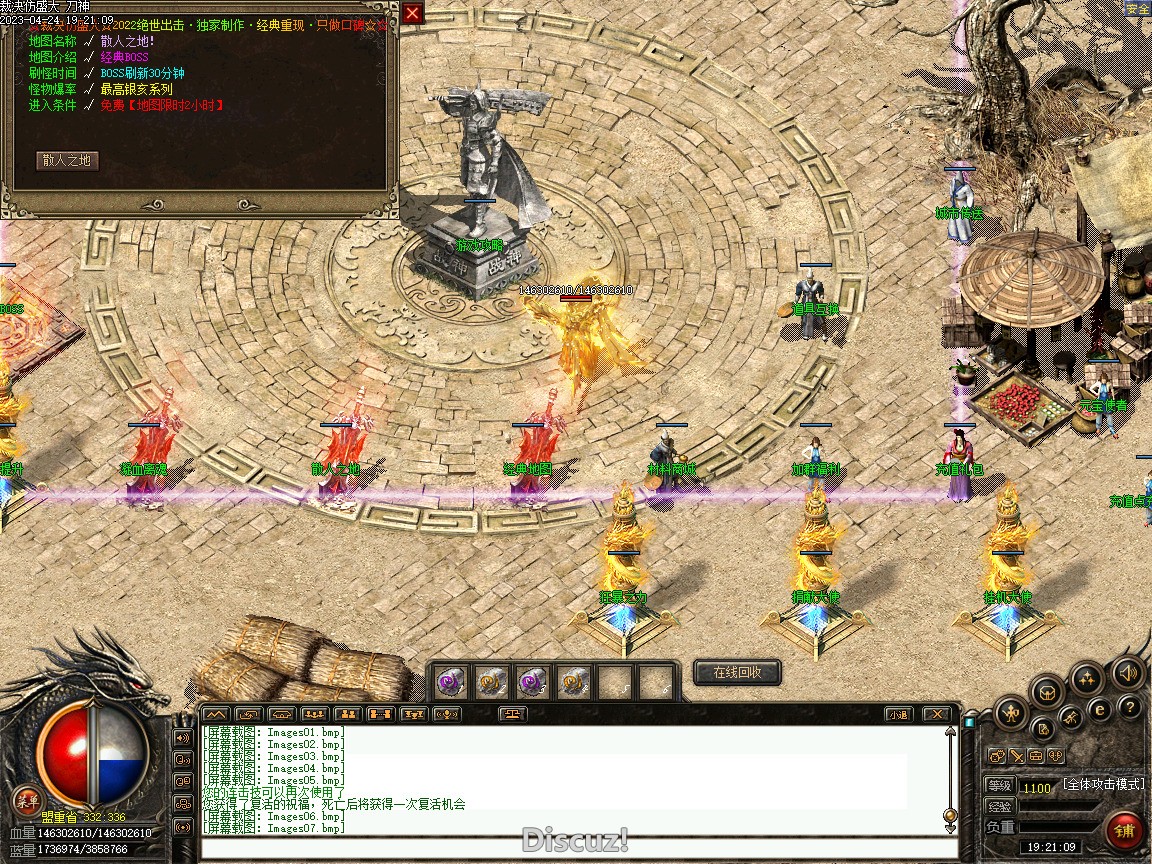Close the chat window with X
Image resolution: width=1152 pixels, height=864 pixels.
pyautogui.click(x=936, y=714)
